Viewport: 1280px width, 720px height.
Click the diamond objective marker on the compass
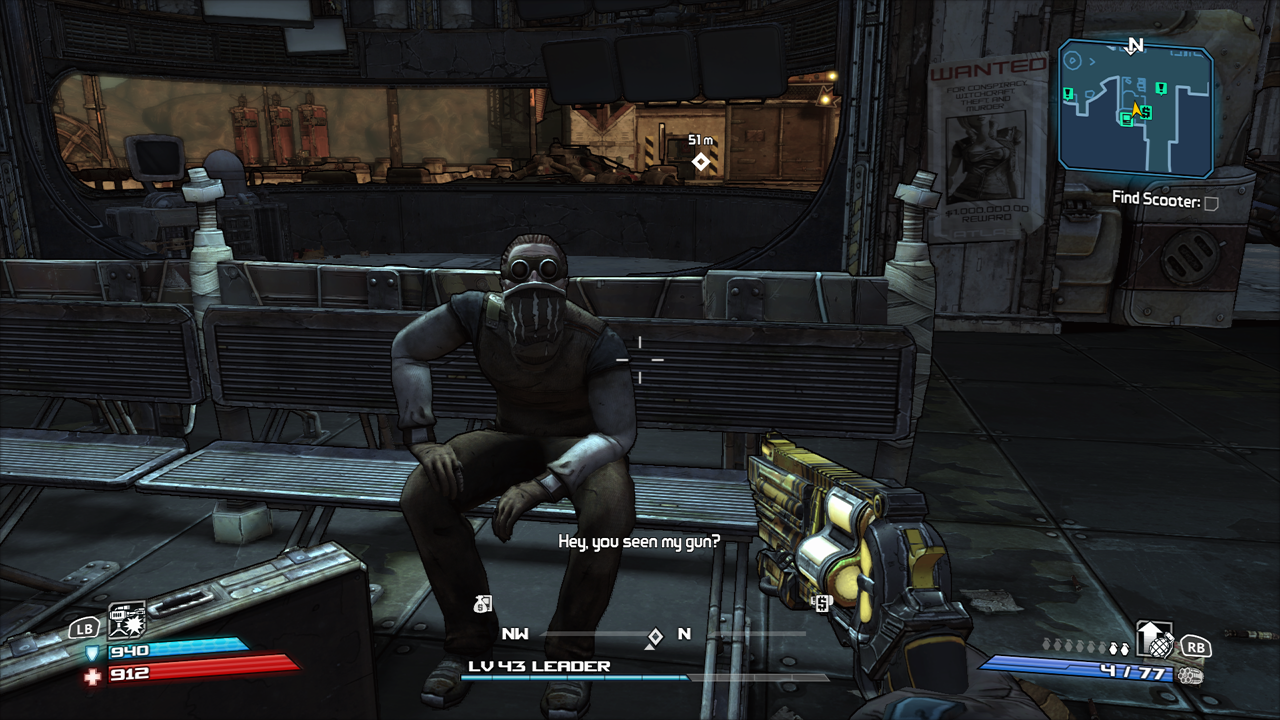655,636
